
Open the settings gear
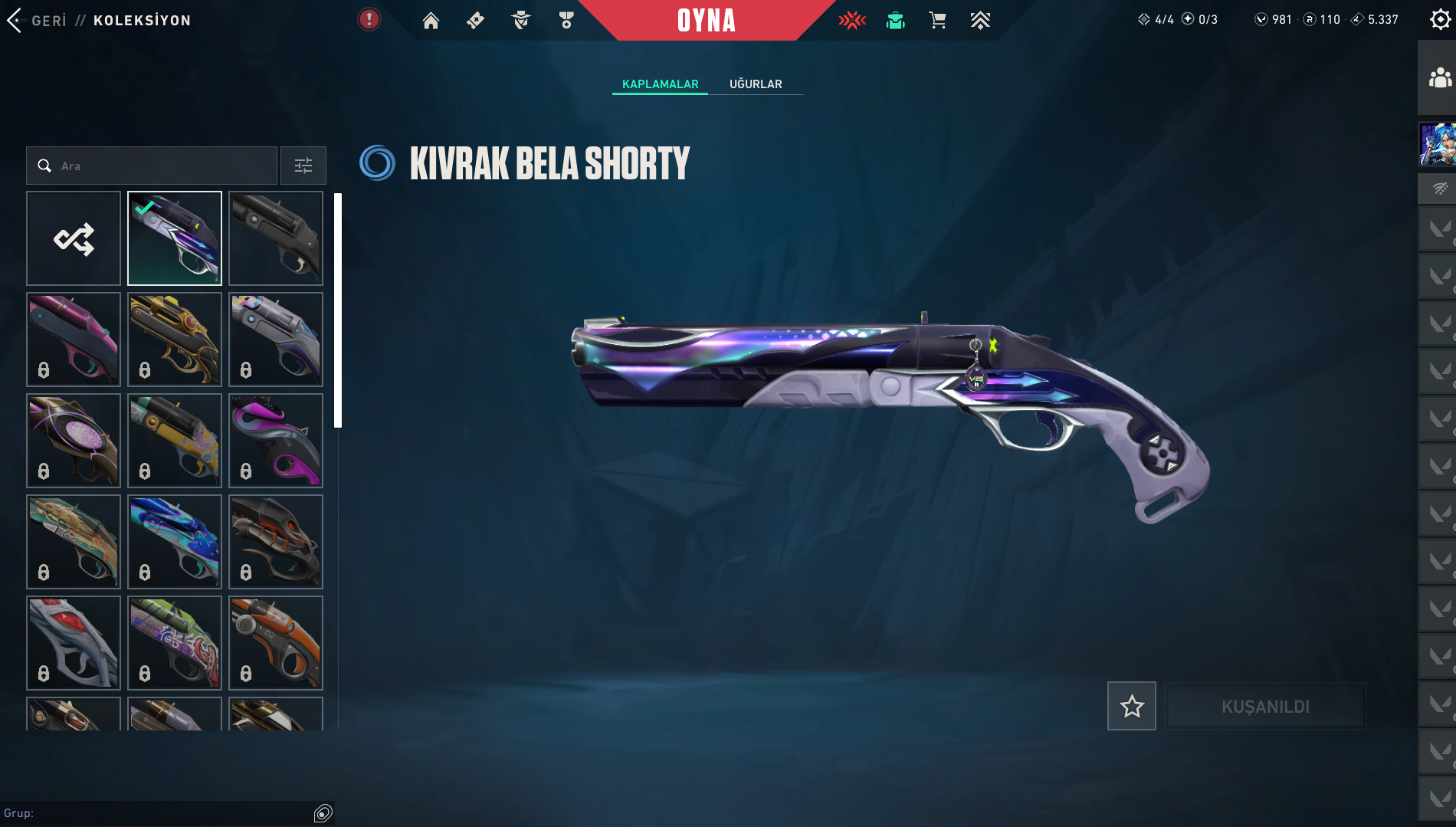(1440, 20)
